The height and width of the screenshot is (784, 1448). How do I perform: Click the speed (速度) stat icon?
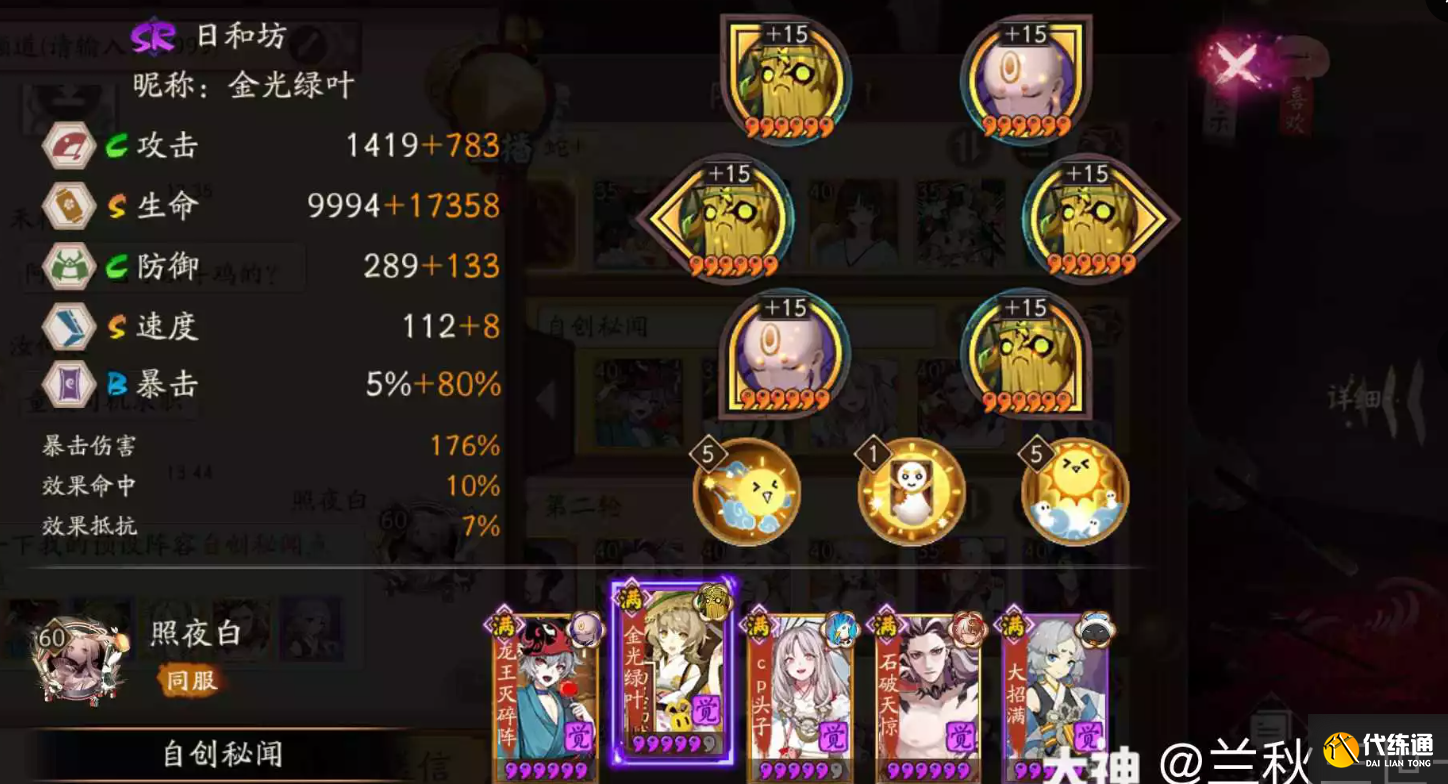tap(67, 327)
